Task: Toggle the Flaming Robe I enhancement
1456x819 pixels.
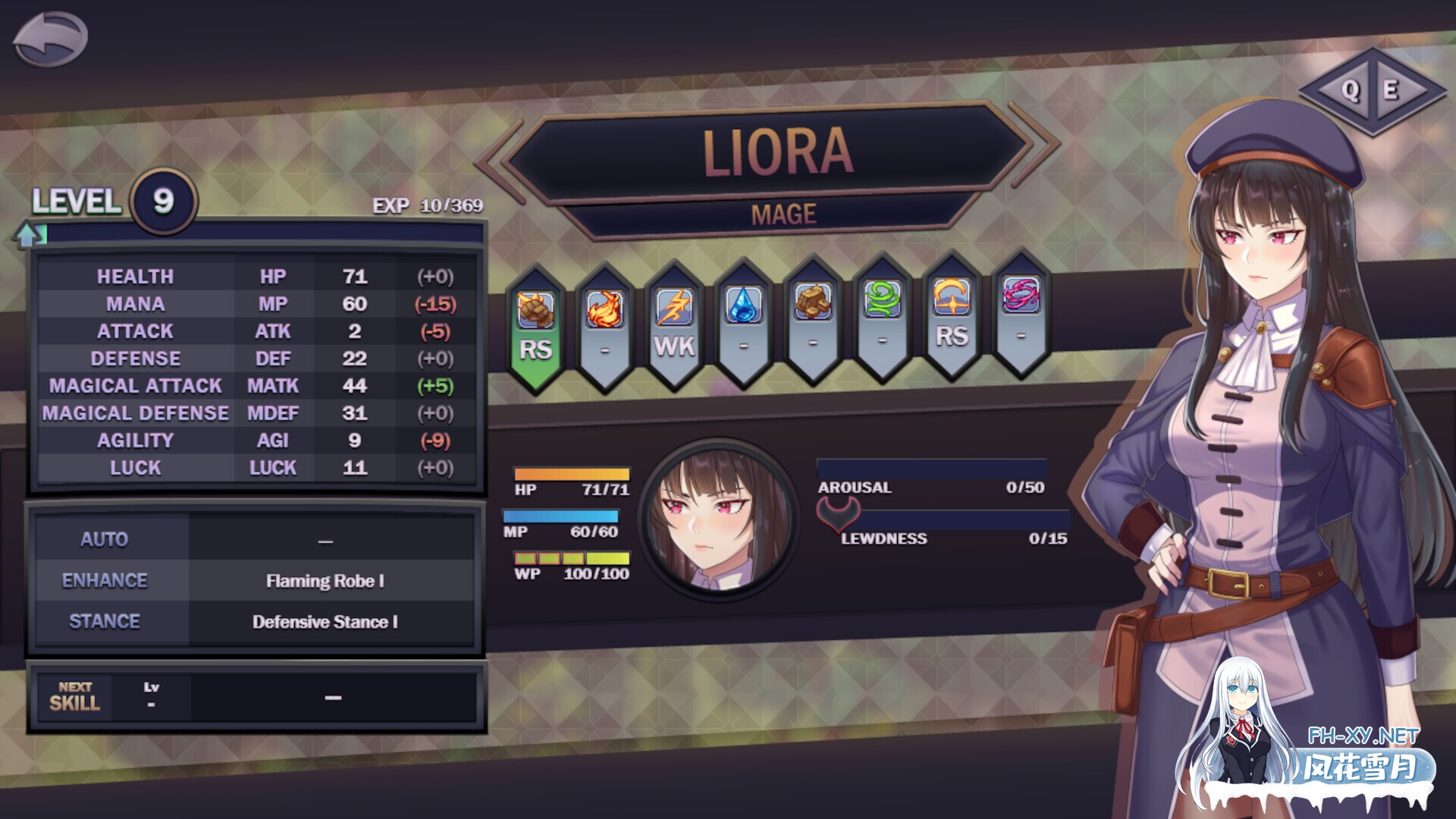Action: coord(328,581)
